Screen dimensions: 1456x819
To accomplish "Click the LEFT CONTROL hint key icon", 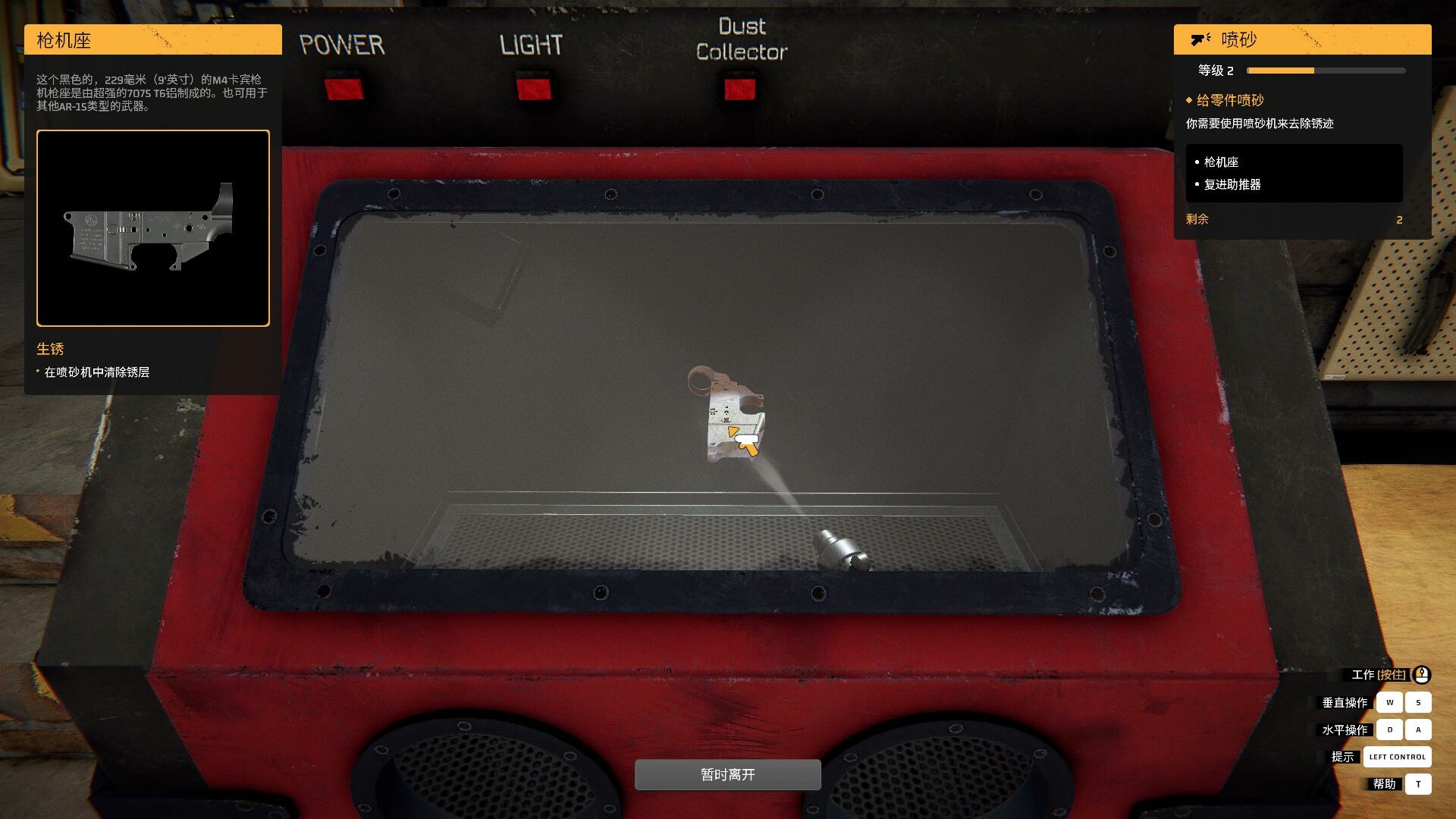I will 1397,756.
